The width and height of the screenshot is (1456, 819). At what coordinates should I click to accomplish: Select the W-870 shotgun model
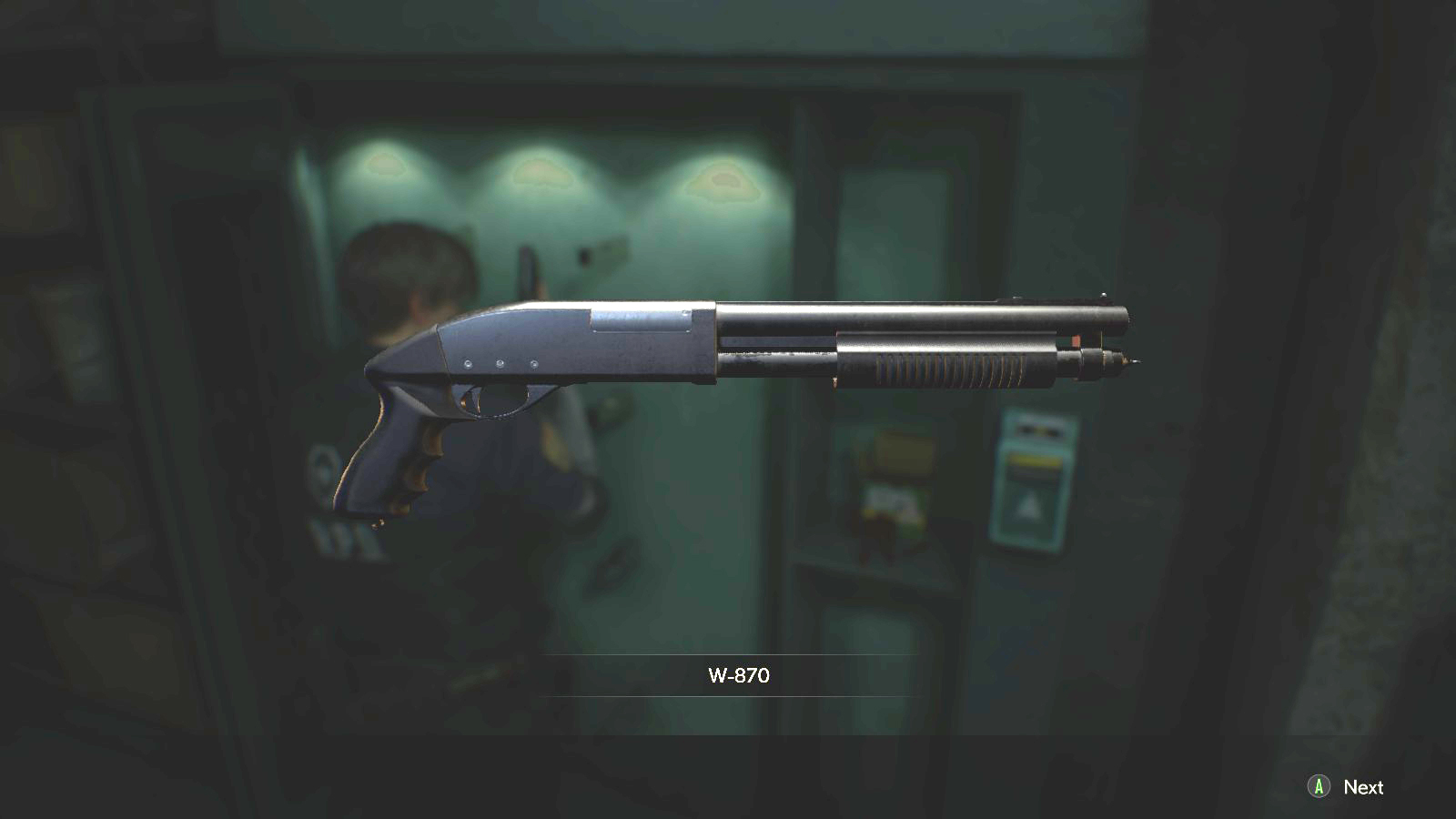(x=728, y=346)
